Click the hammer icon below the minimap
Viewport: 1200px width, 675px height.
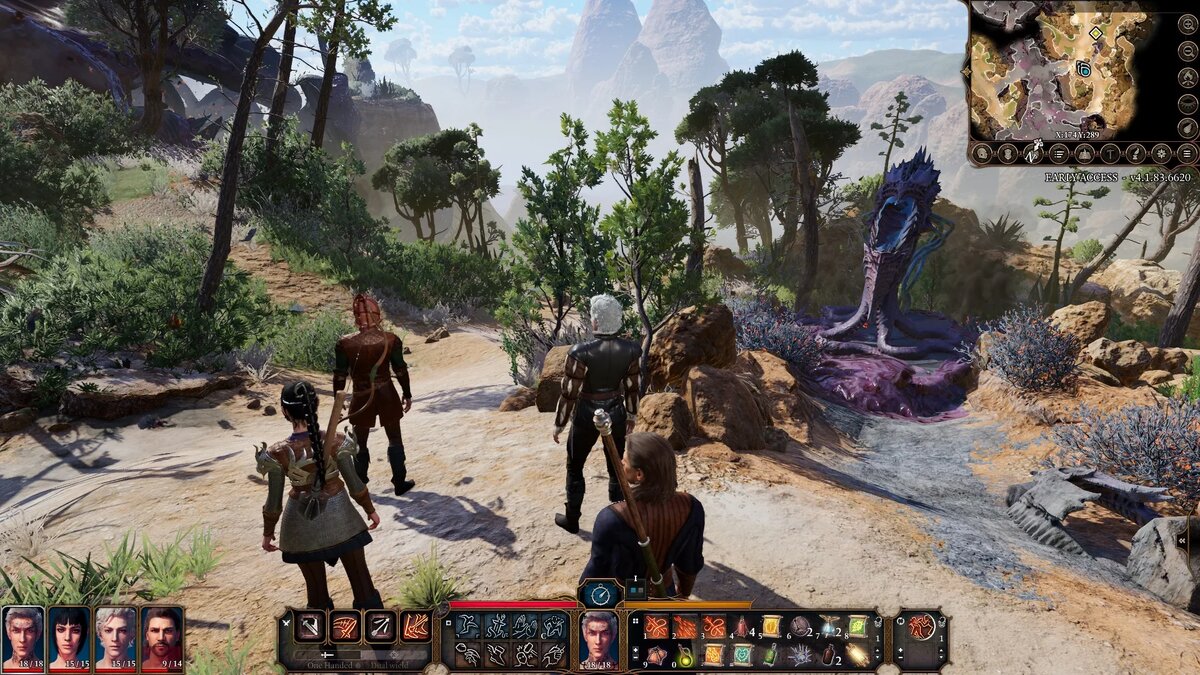click(1110, 153)
